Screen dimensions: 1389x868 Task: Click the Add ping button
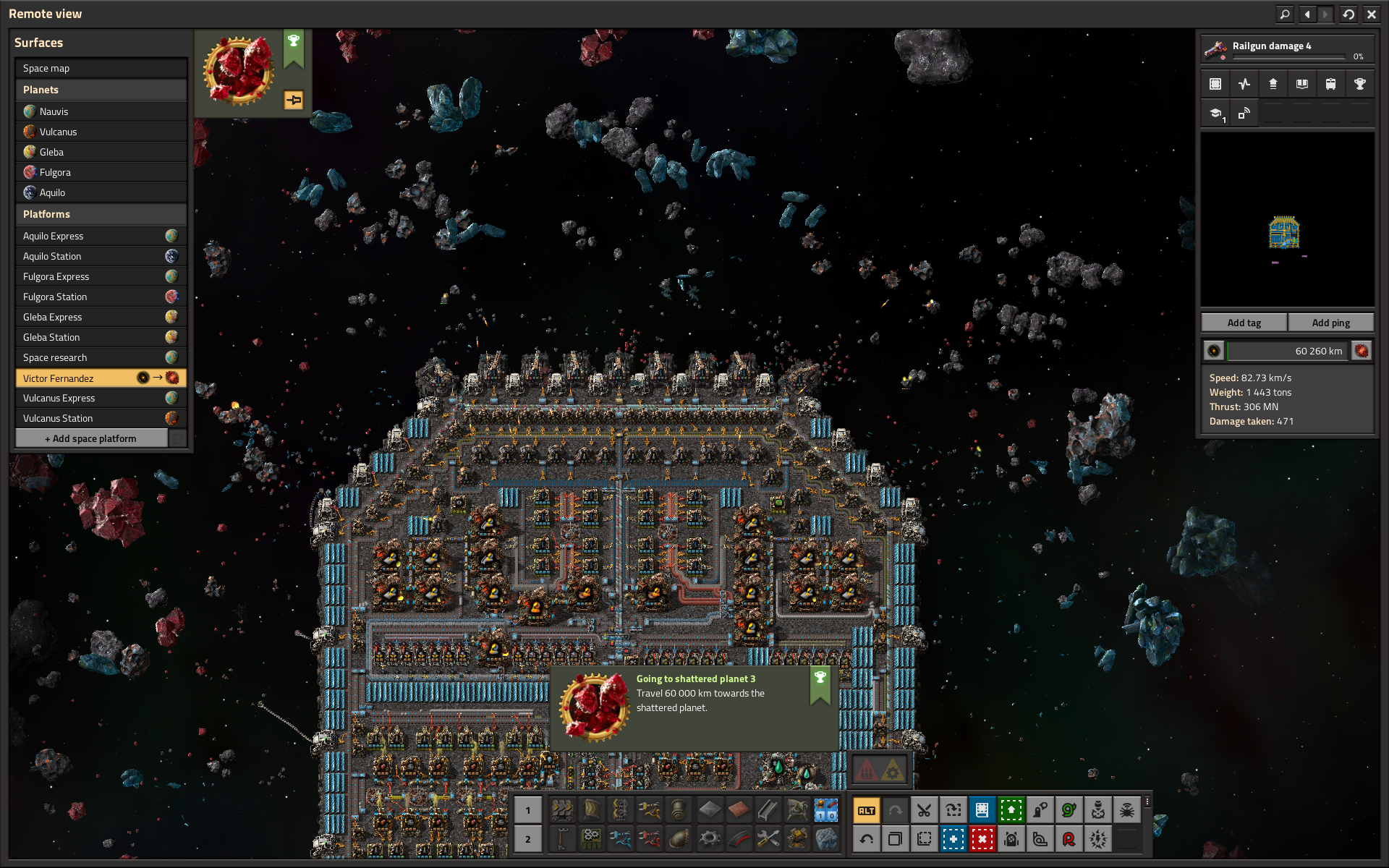tap(1330, 323)
